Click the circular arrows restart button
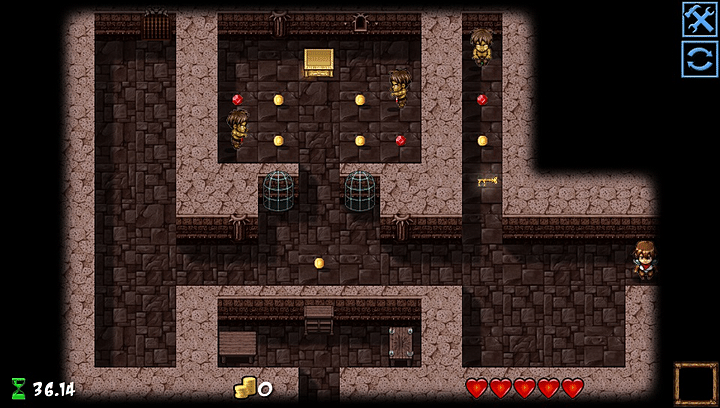Image resolution: width=720 pixels, height=408 pixels. click(699, 59)
